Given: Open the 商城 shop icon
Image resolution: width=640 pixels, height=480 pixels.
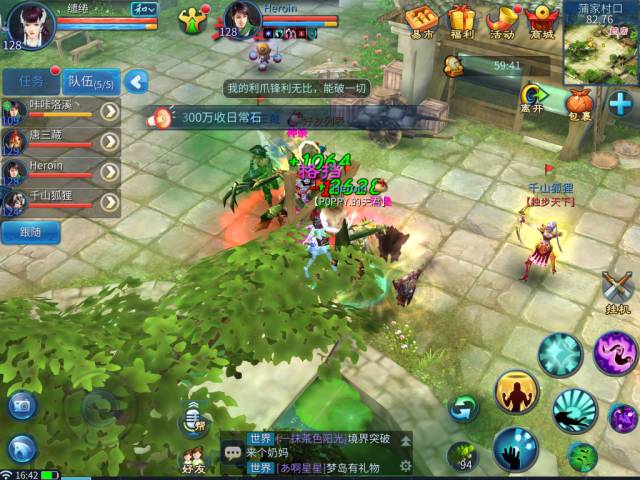Looking at the screenshot, I should click(x=541, y=20).
